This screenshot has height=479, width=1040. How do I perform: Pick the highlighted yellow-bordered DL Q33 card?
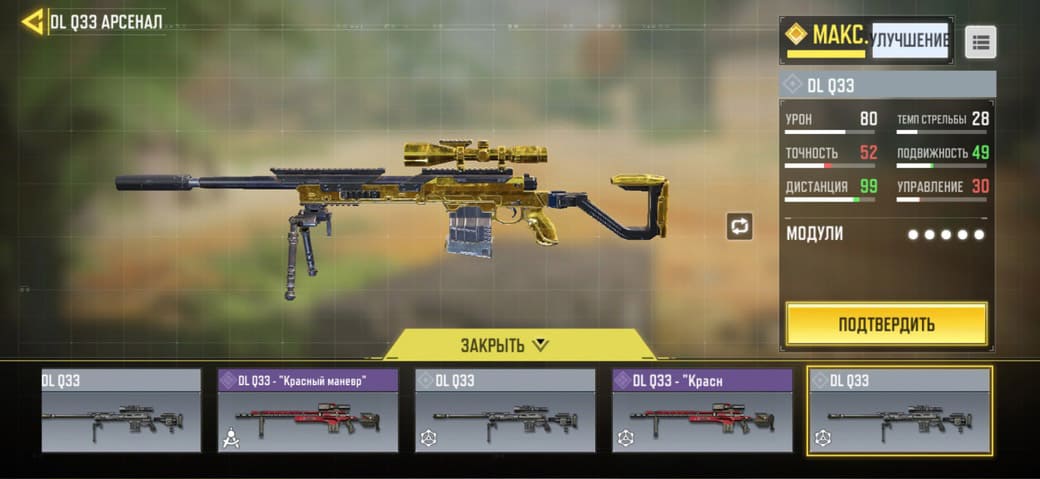pos(899,410)
